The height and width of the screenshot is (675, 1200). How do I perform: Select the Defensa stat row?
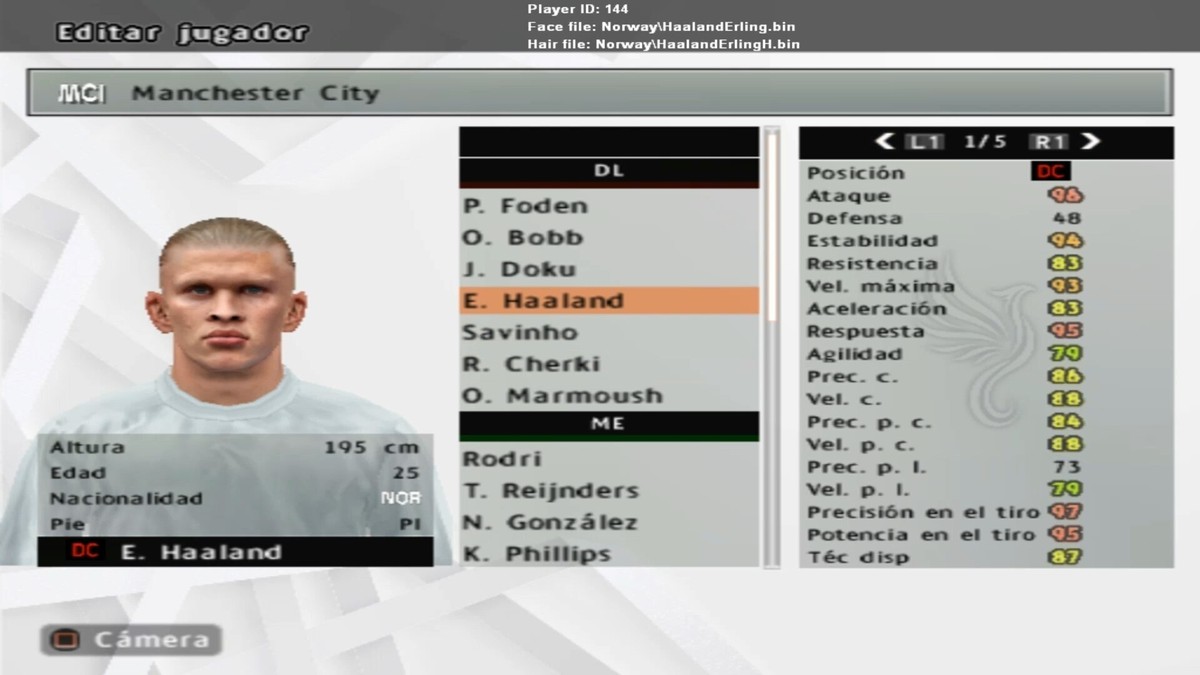pos(985,218)
